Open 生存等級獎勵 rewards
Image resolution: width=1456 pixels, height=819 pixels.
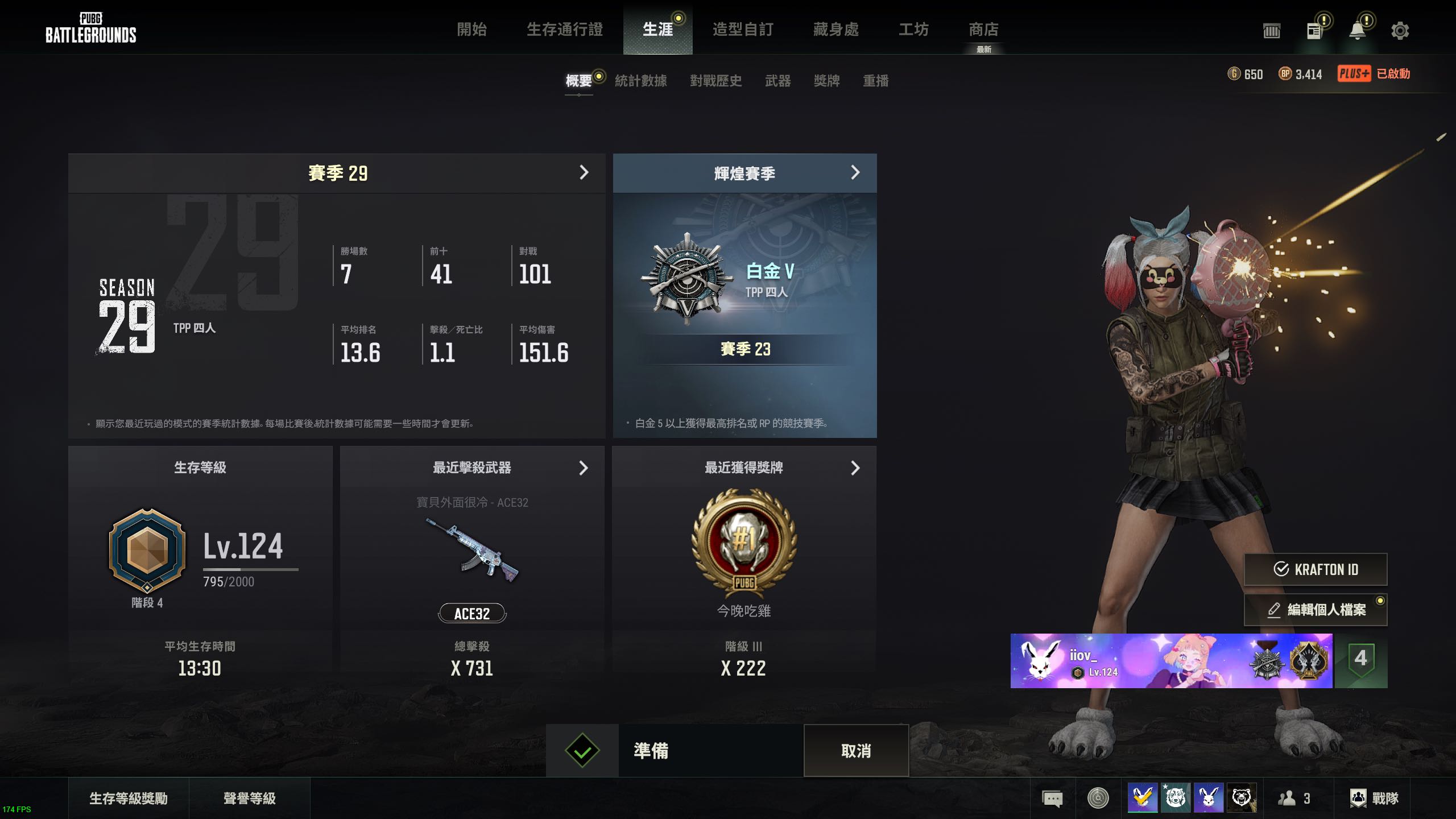[x=129, y=799]
